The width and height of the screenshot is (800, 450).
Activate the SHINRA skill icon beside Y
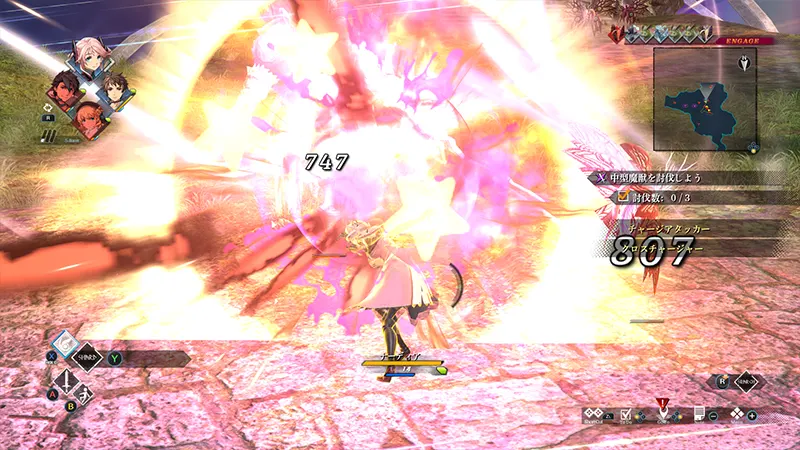(90, 357)
